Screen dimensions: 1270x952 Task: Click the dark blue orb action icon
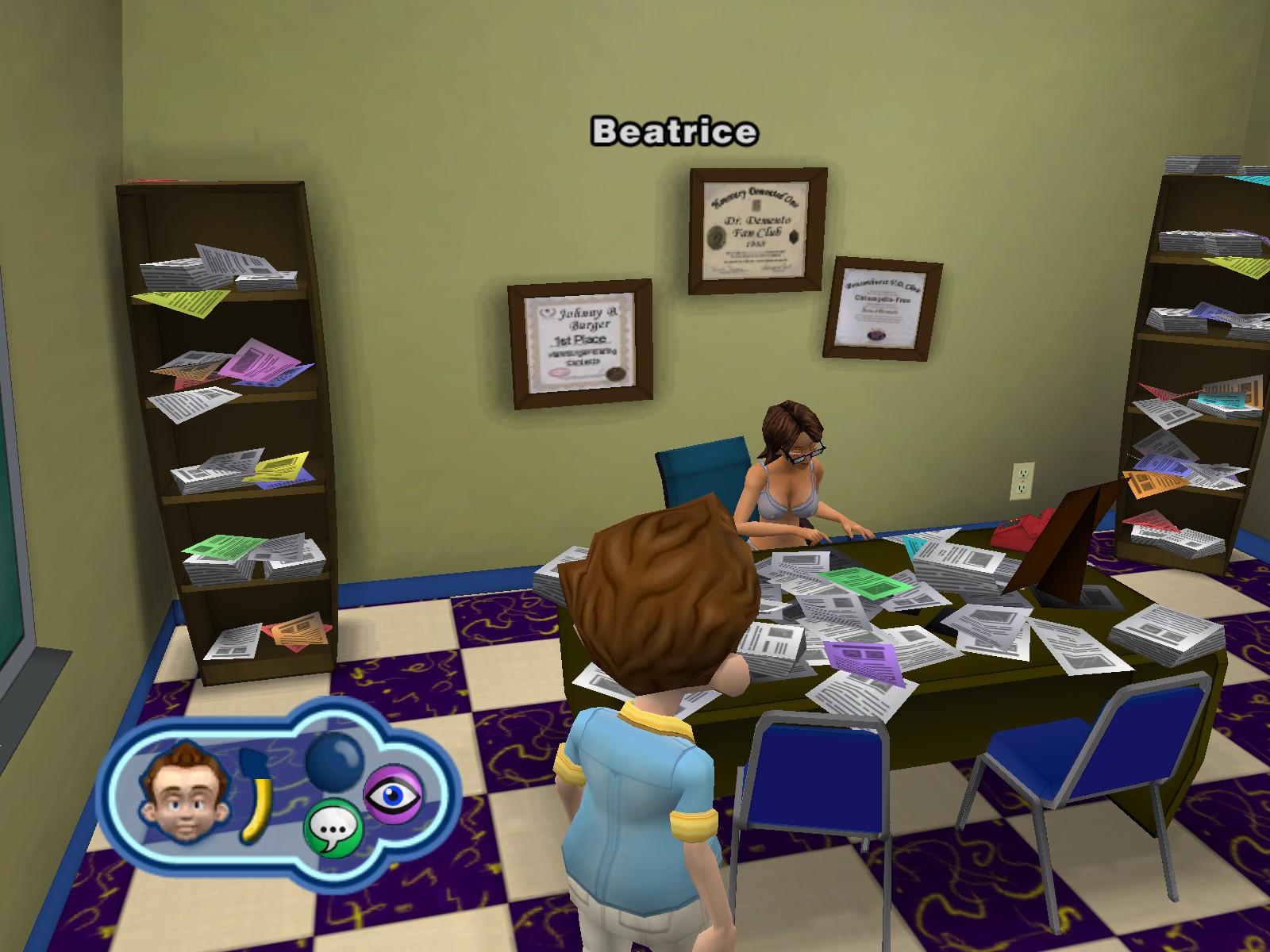(x=334, y=762)
